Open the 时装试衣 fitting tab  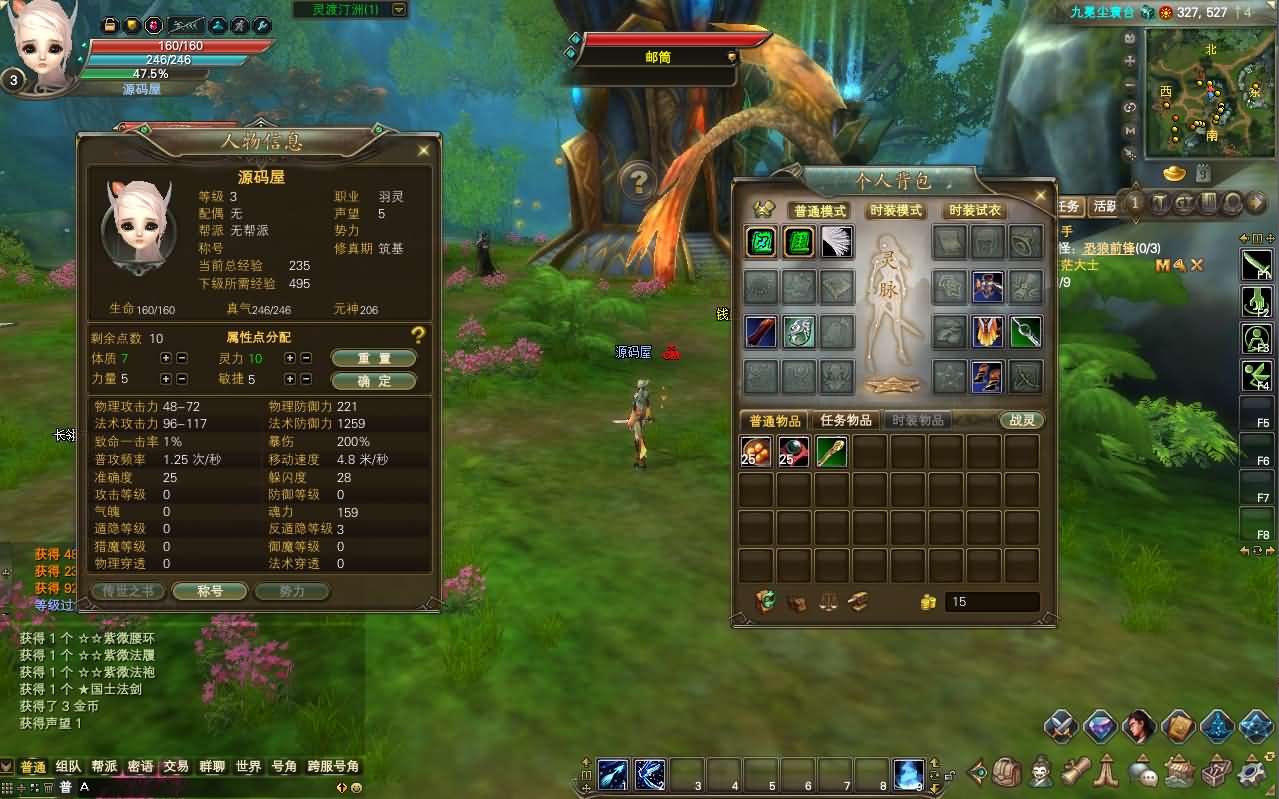[975, 211]
